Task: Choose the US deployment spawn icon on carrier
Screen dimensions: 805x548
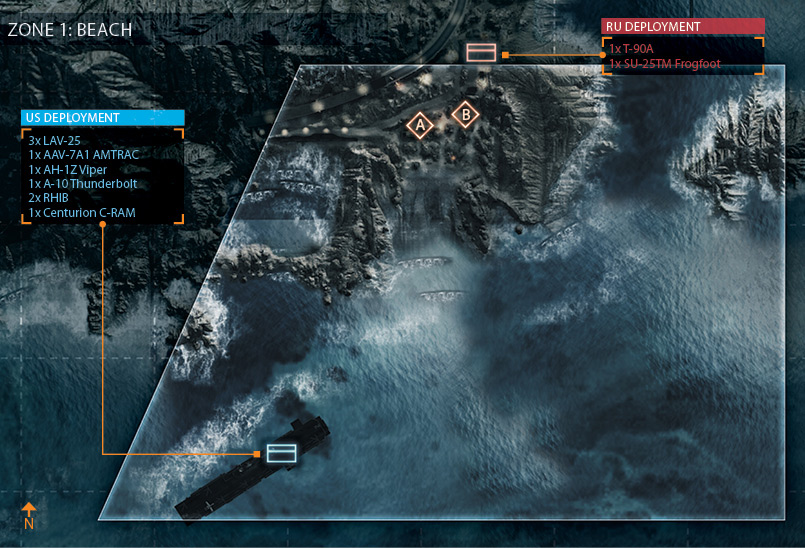Action: point(282,453)
